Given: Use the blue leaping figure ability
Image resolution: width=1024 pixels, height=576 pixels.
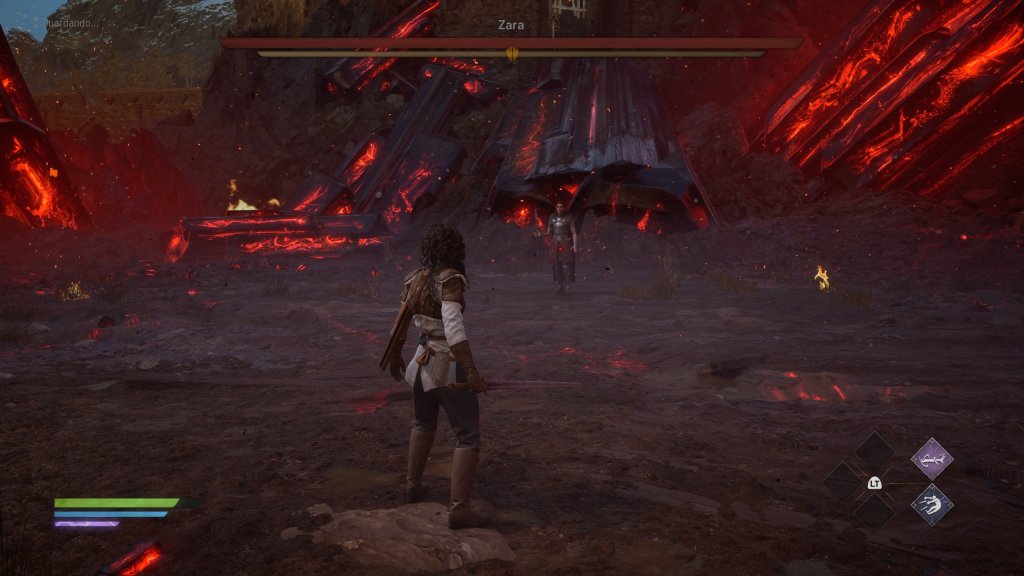Looking at the screenshot, I should pyautogui.click(x=931, y=503).
